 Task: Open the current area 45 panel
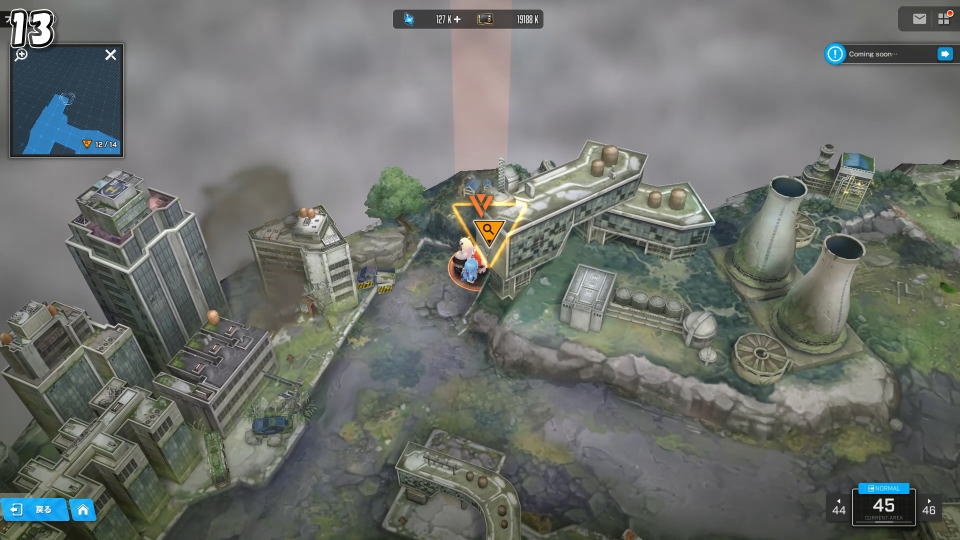(x=883, y=506)
